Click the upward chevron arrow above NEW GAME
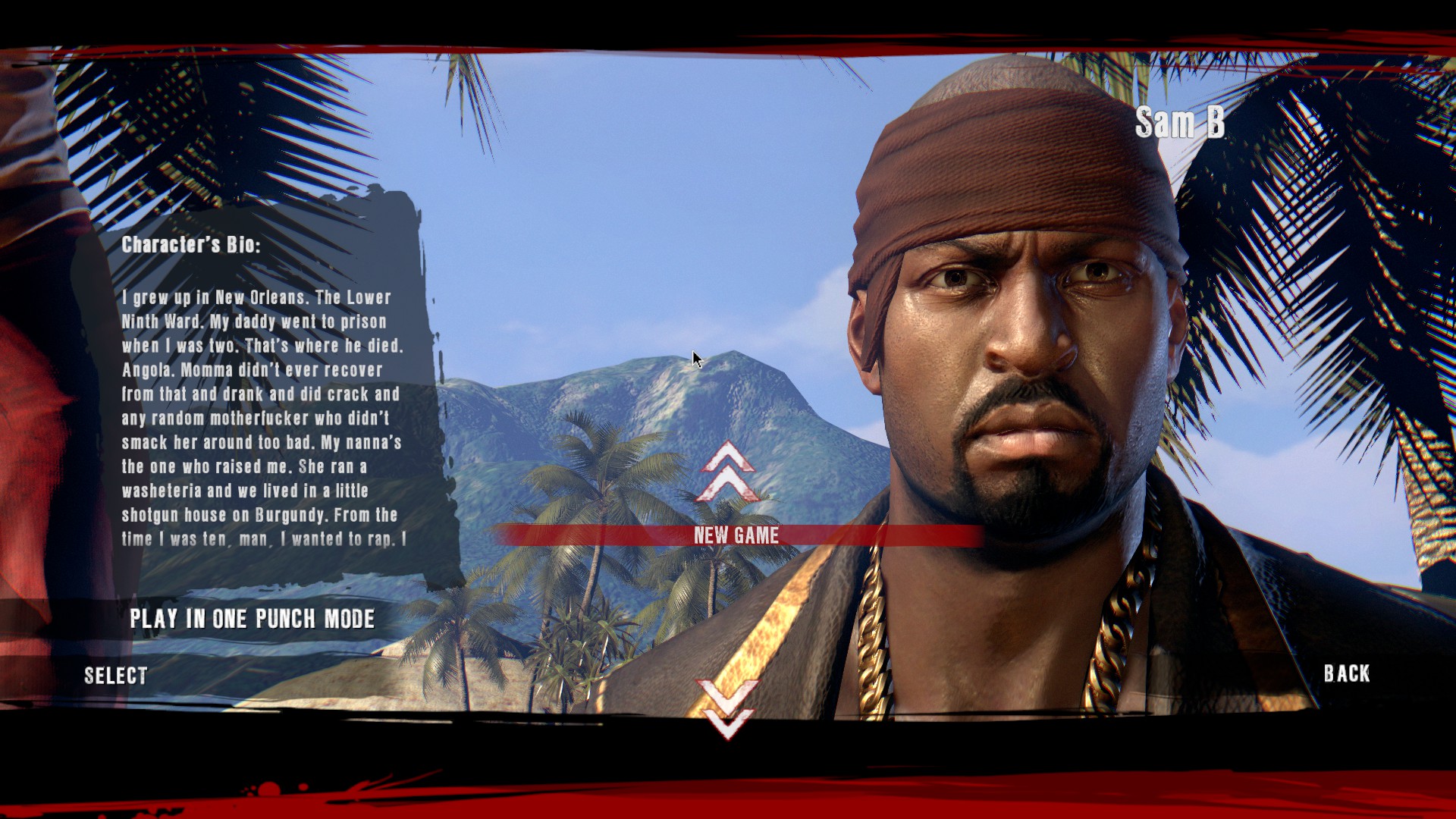 pyautogui.click(x=726, y=474)
